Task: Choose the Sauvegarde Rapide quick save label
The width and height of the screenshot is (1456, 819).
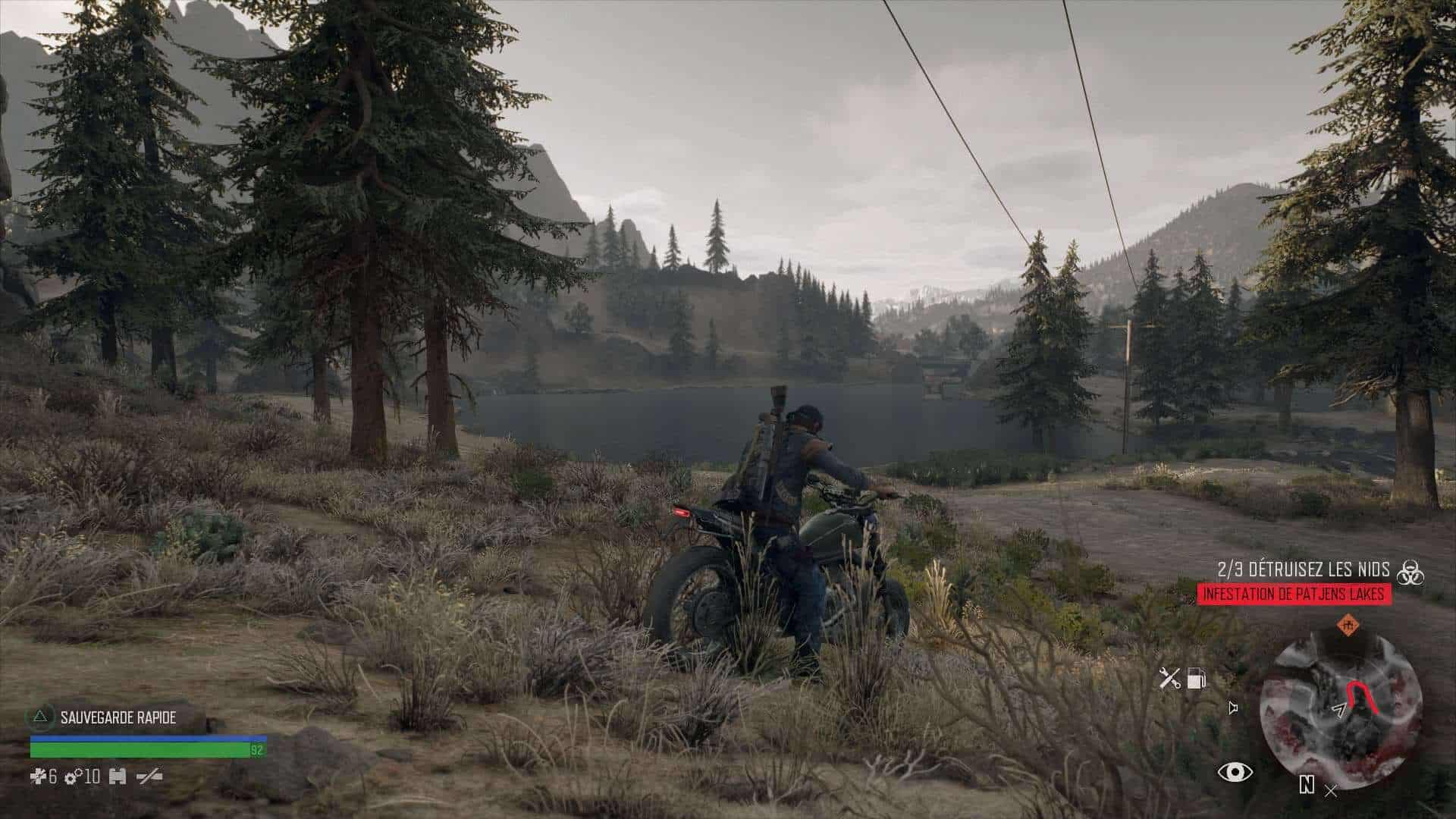Action: 118,717
